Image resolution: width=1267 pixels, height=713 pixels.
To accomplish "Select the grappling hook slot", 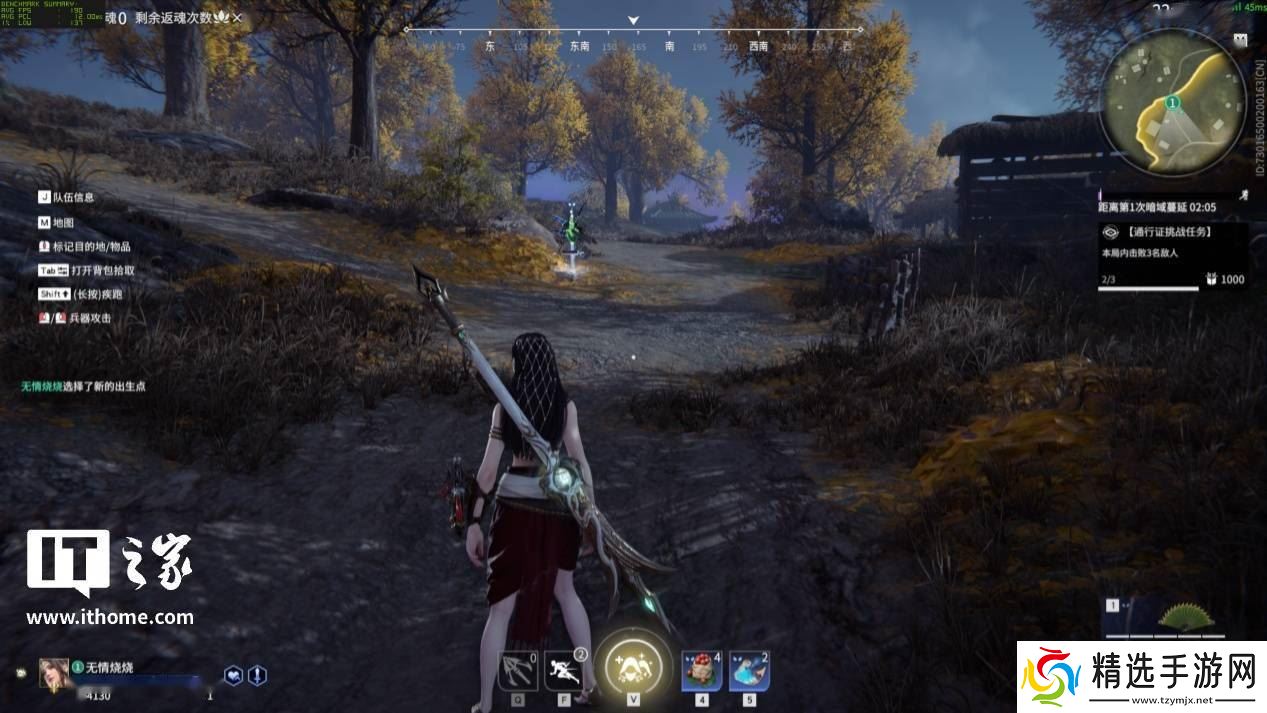I will 518,669.
